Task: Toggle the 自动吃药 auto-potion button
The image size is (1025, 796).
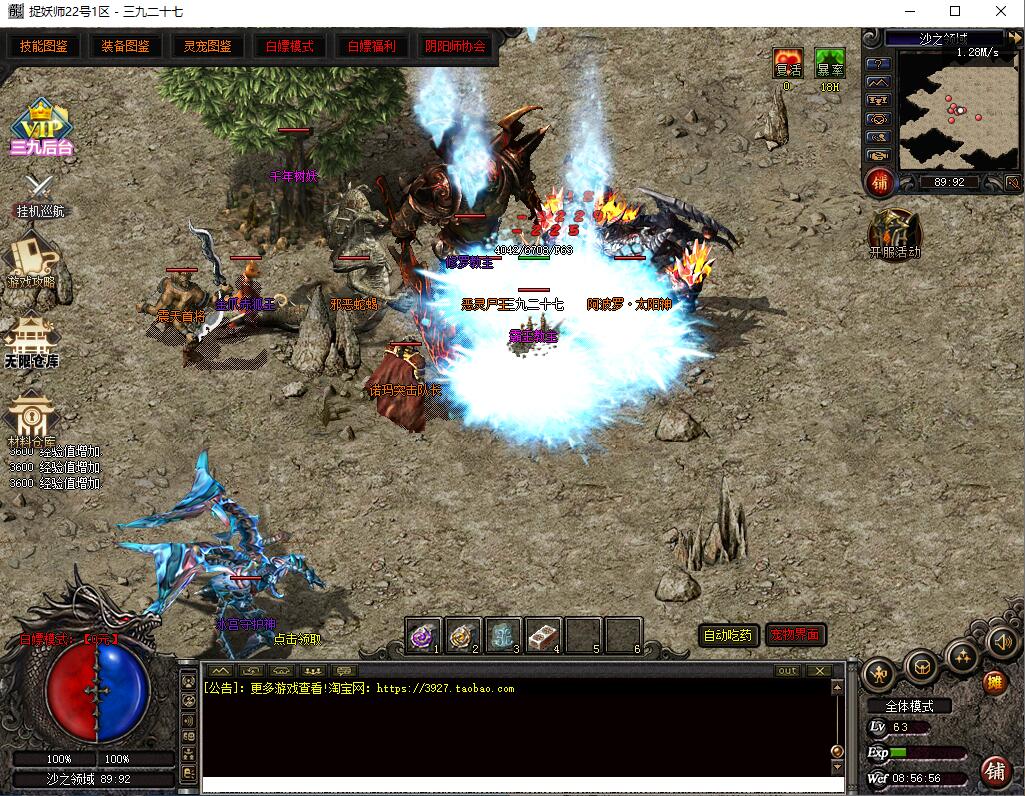Action: coord(727,635)
